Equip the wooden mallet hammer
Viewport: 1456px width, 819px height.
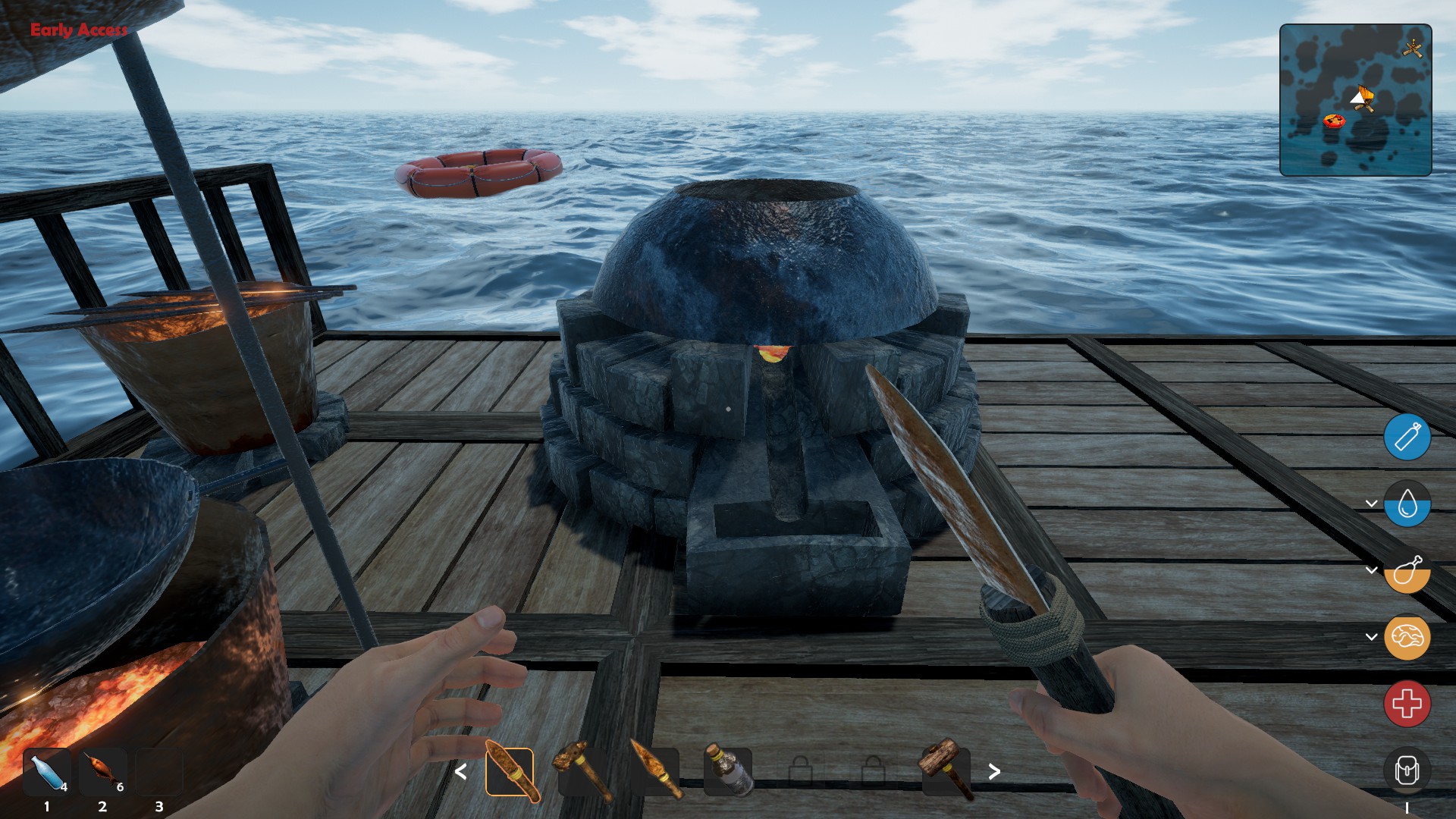click(x=946, y=770)
